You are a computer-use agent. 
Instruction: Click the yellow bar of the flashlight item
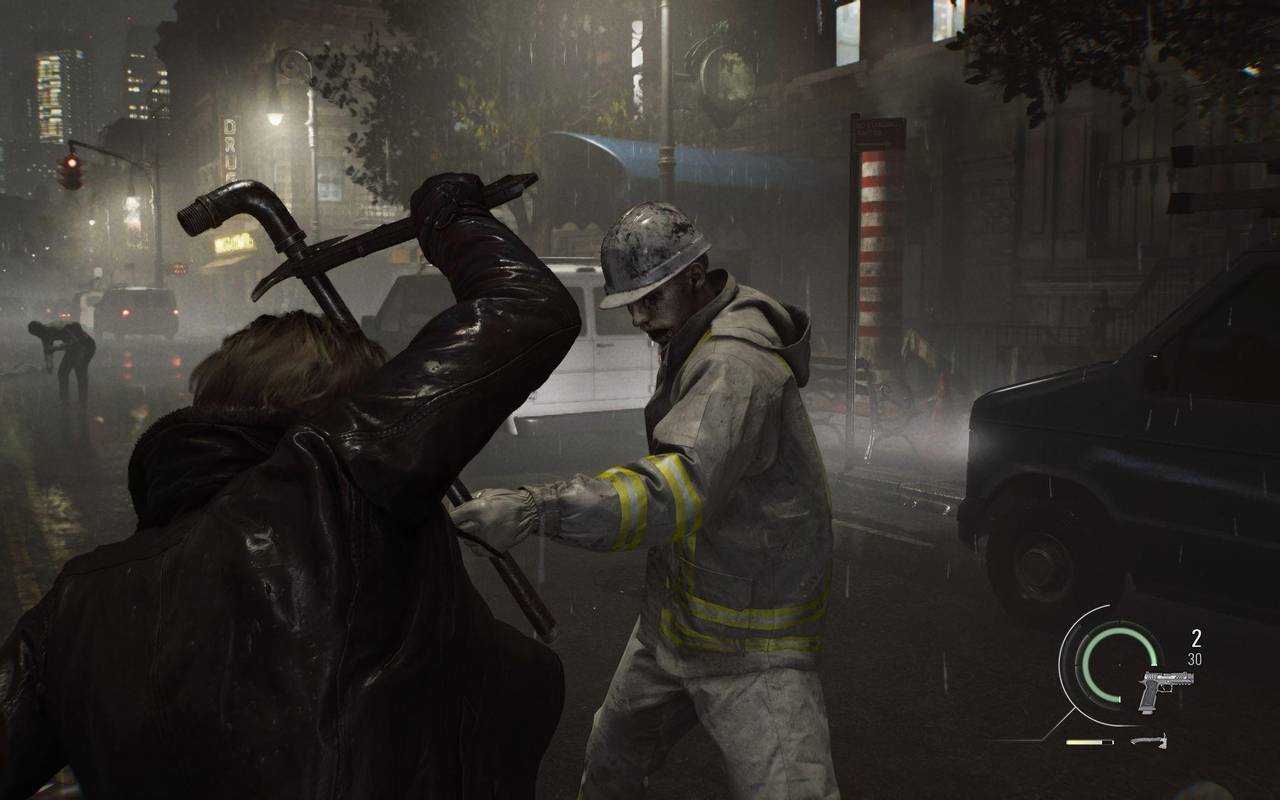point(1085,741)
